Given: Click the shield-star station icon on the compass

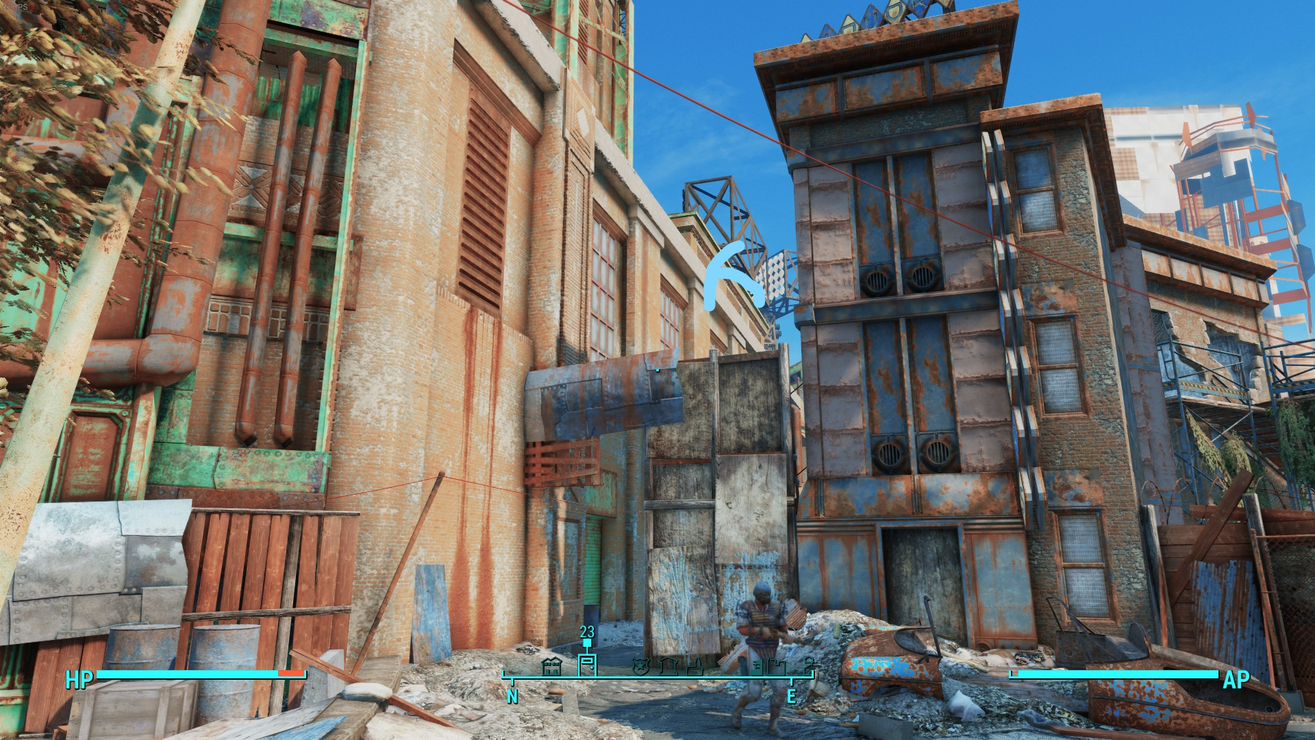Looking at the screenshot, I should [641, 665].
